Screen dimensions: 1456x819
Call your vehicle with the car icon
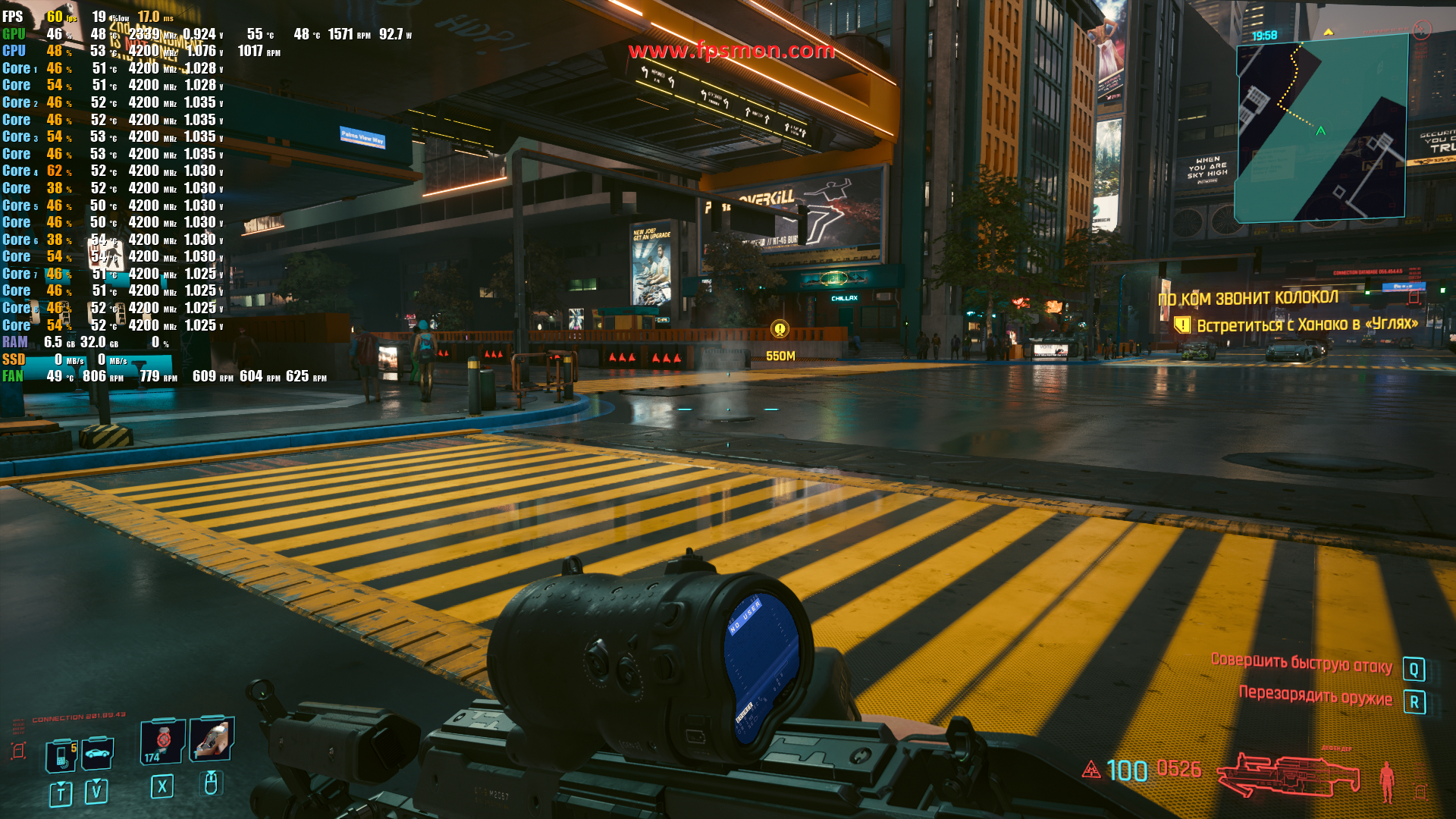click(x=98, y=753)
